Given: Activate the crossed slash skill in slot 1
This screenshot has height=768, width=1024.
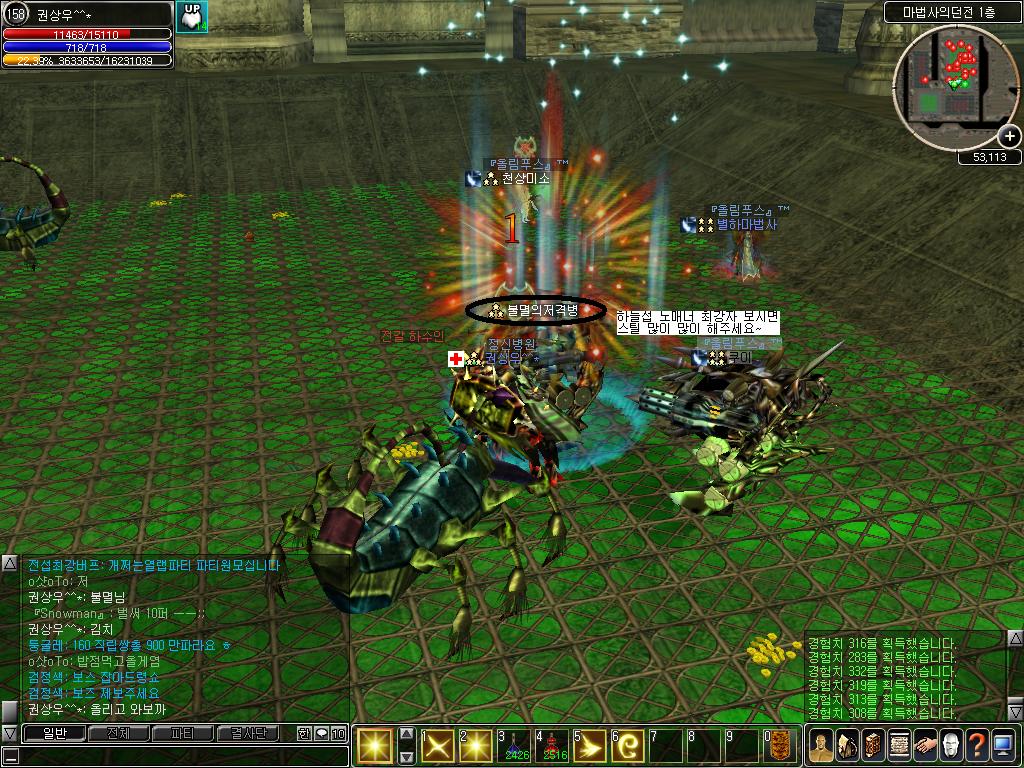Looking at the screenshot, I should coord(437,746).
